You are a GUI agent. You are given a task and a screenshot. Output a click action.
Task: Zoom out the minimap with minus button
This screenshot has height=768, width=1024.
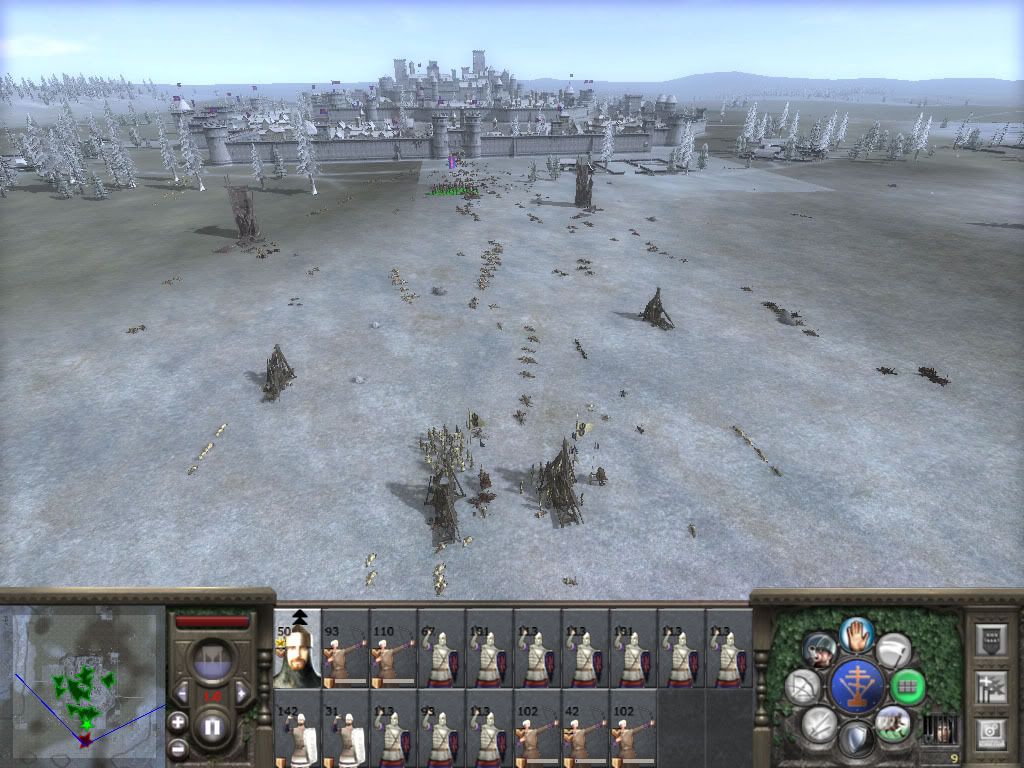click(178, 746)
